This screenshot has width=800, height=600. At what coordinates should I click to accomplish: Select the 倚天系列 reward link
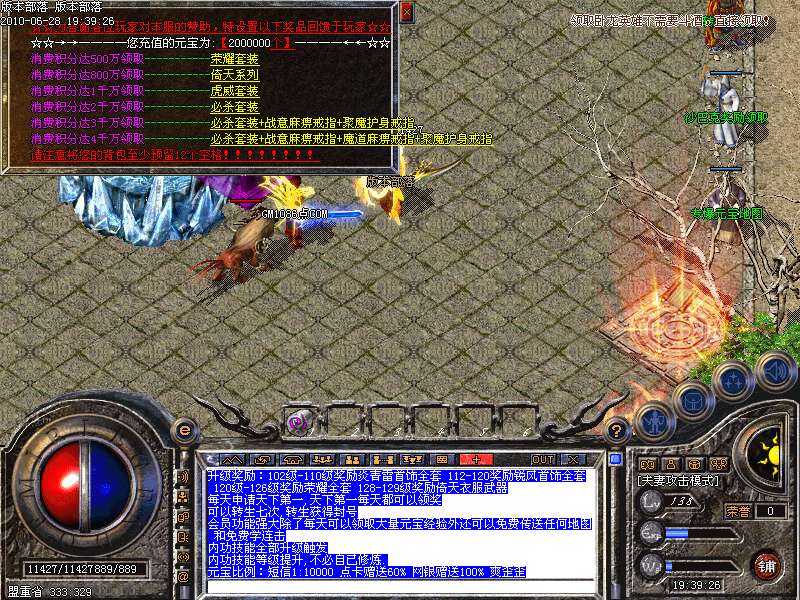(235, 75)
